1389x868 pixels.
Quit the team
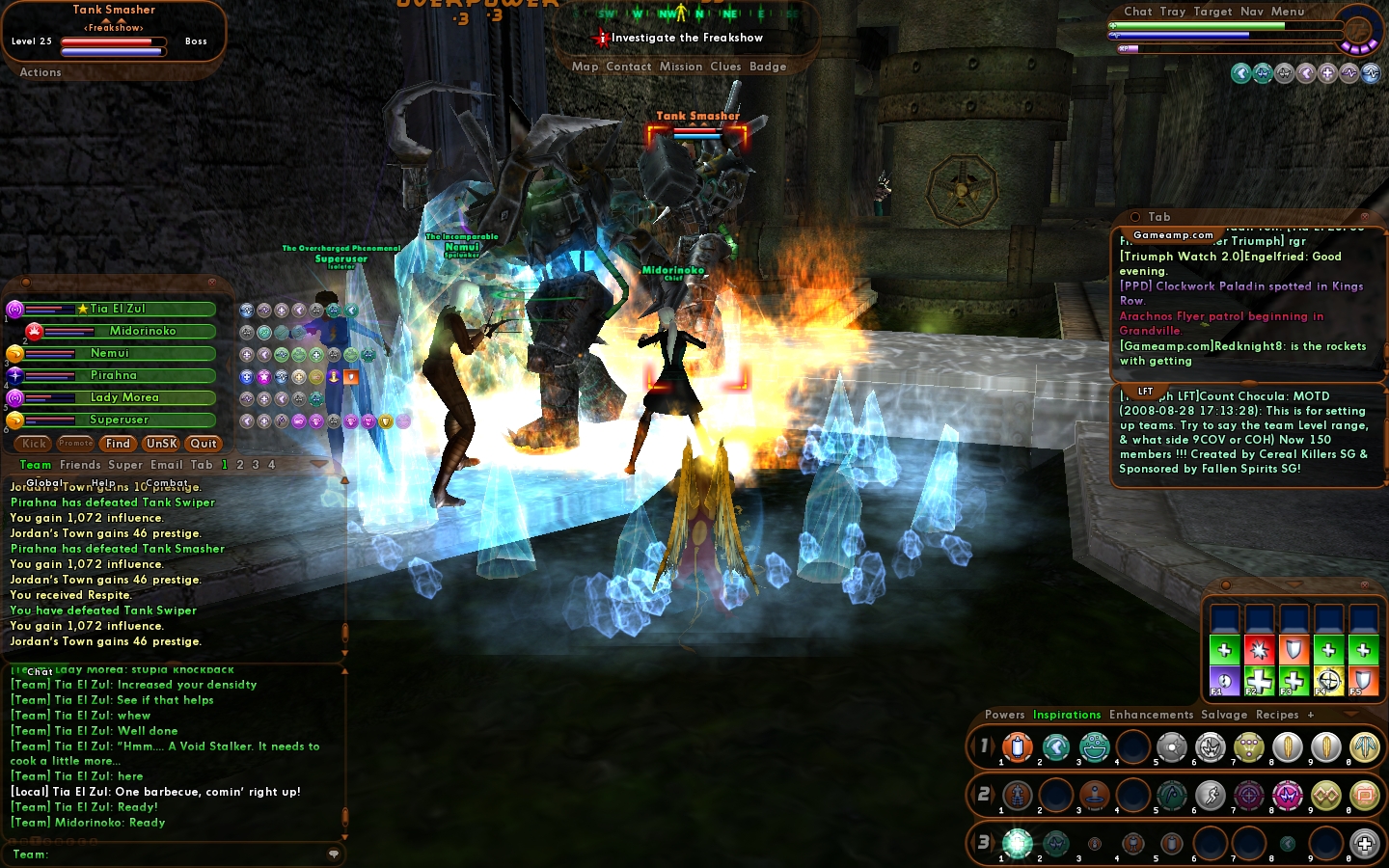(x=204, y=444)
